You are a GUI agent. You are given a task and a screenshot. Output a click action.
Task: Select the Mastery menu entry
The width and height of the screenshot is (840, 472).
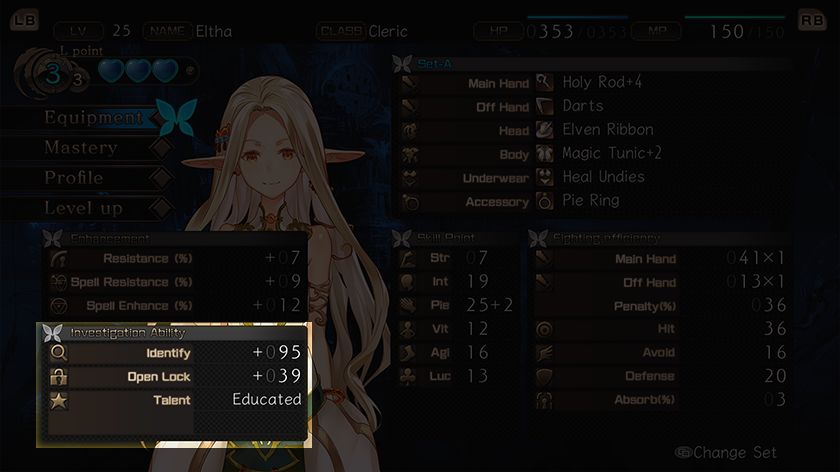81,148
